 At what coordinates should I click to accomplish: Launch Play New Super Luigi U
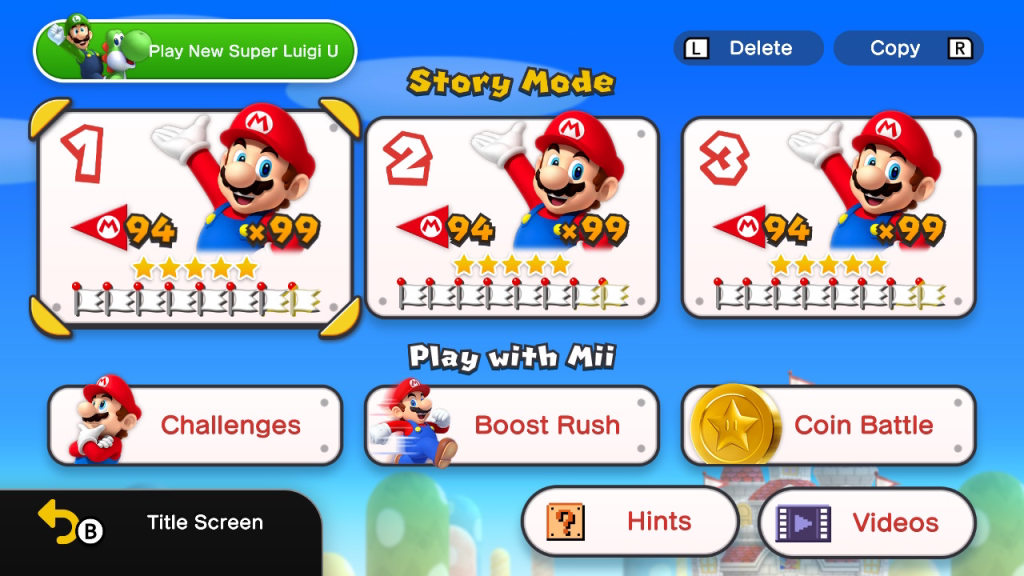click(196, 50)
